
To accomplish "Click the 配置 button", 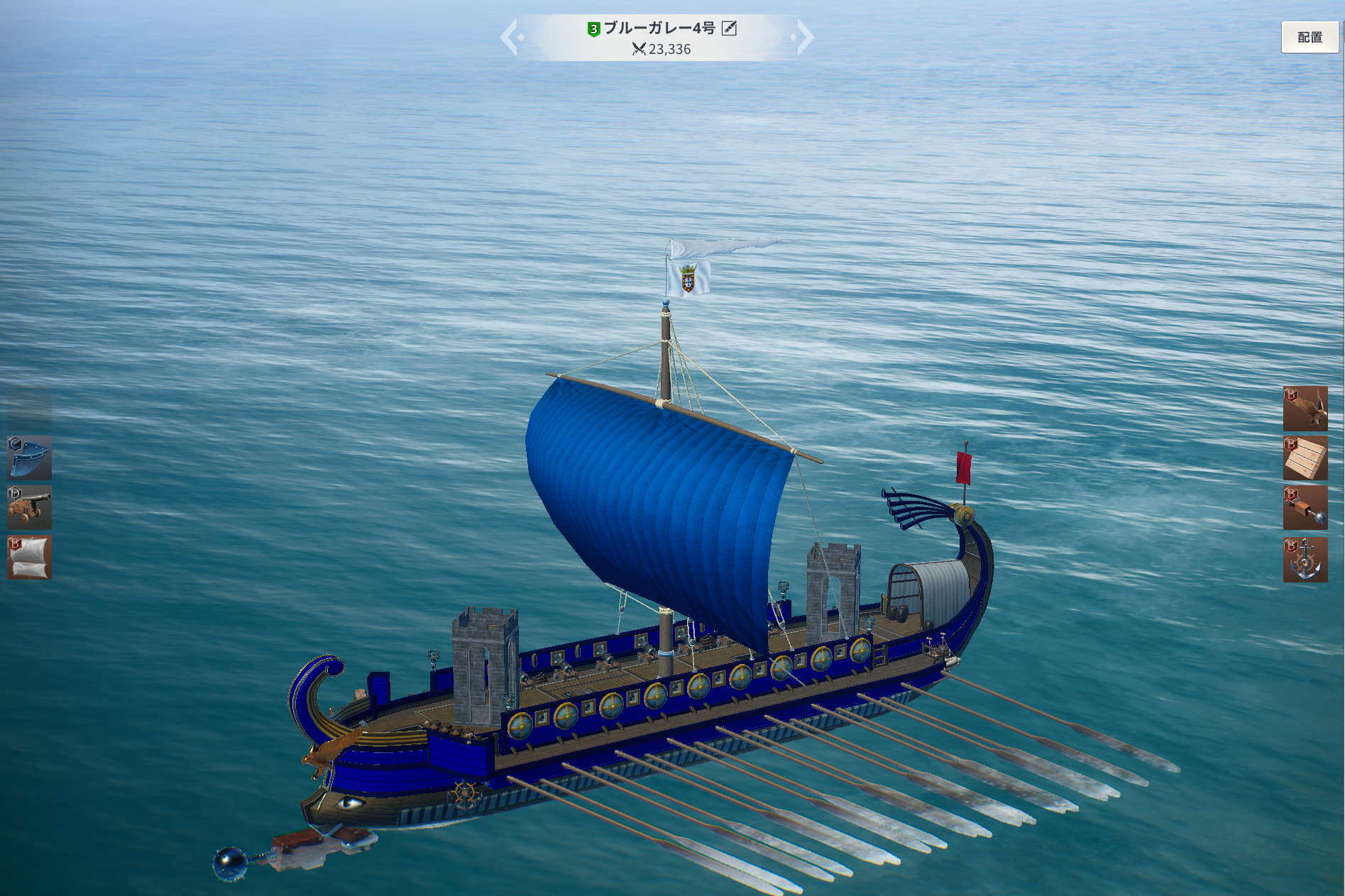I will [1310, 38].
